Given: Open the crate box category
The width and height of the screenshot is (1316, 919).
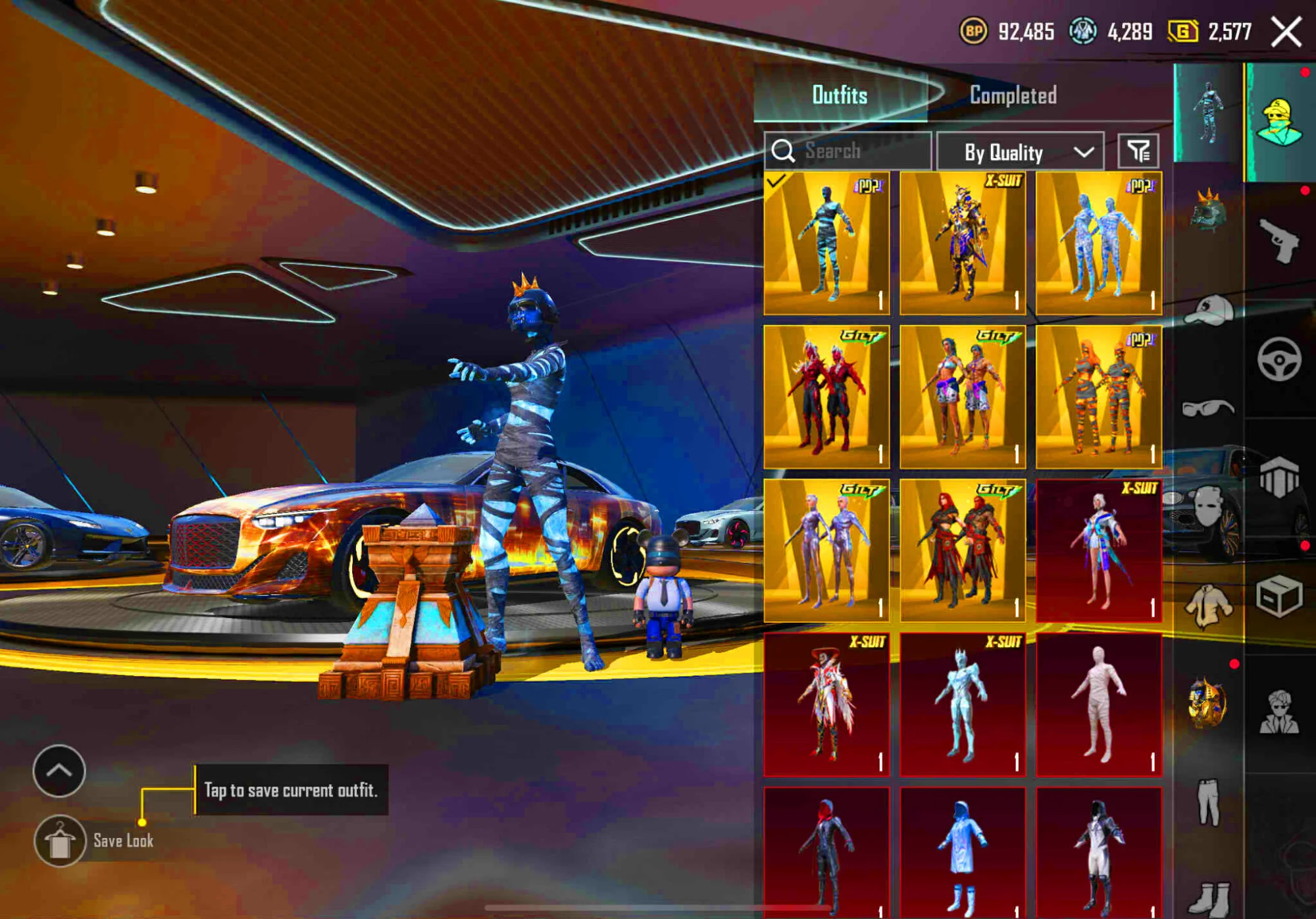Looking at the screenshot, I should tap(1279, 596).
